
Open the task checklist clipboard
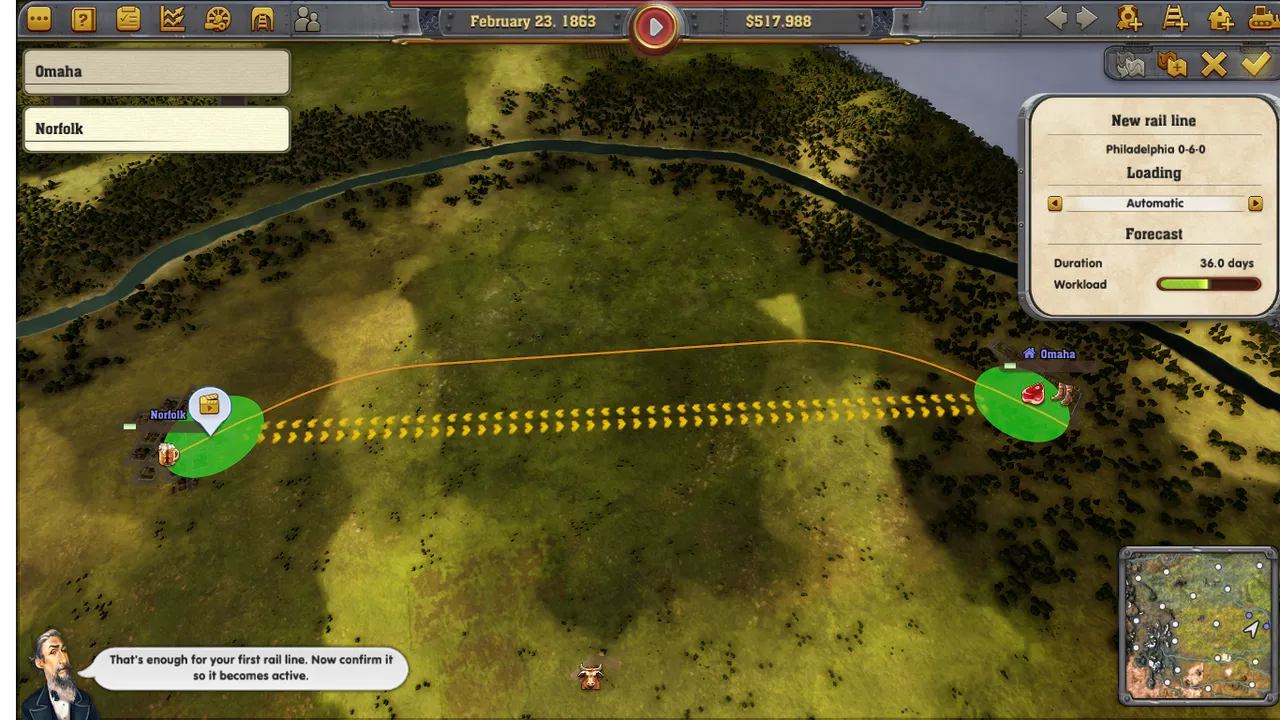coord(128,19)
